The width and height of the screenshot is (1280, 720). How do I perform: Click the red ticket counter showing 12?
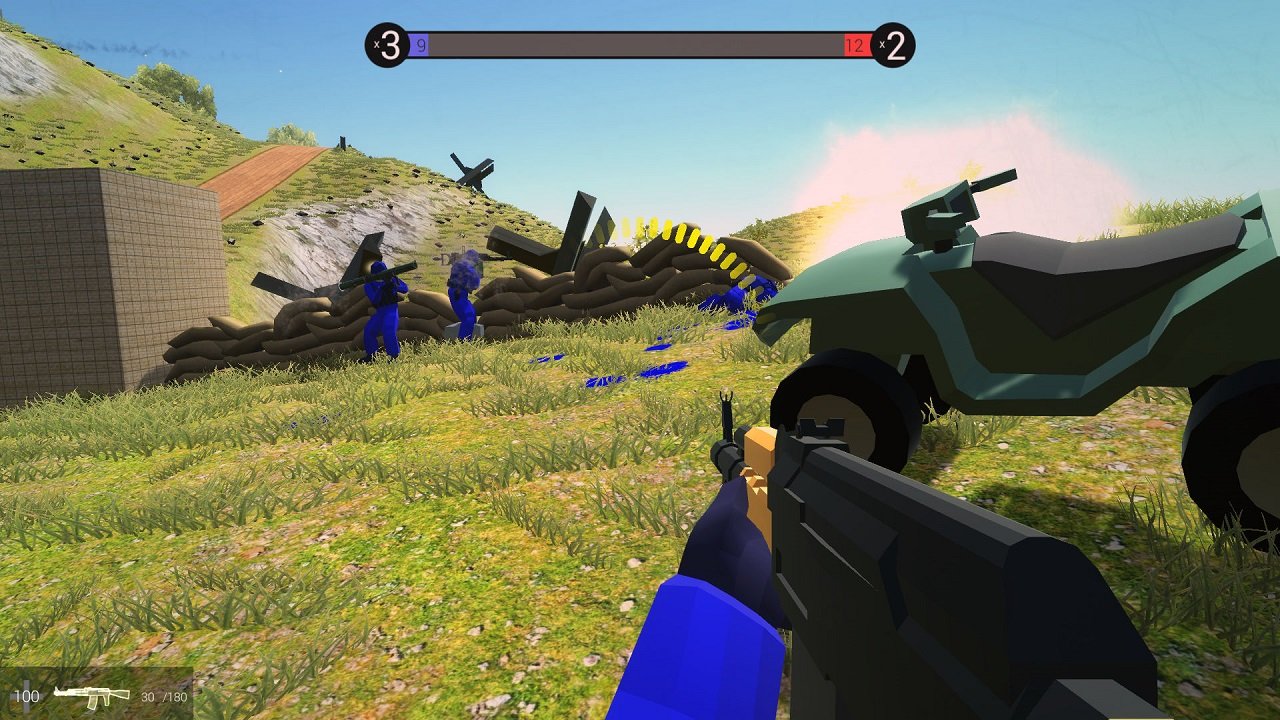click(x=854, y=45)
